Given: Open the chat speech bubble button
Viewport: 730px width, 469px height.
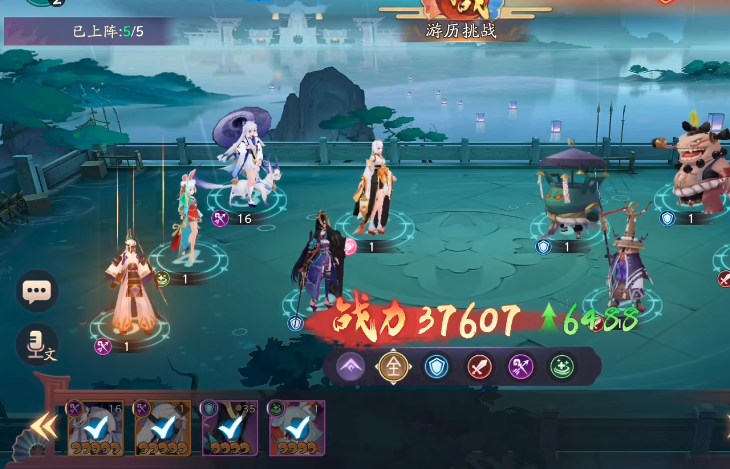Looking at the screenshot, I should pyautogui.click(x=37, y=292).
